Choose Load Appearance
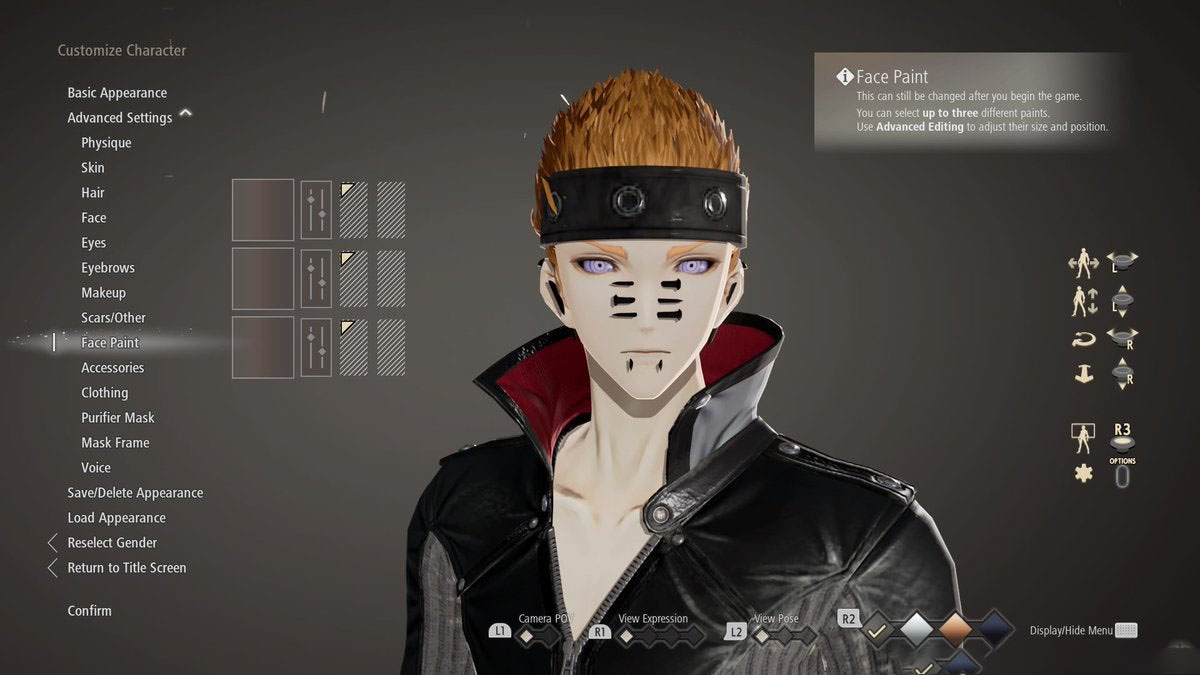1200x675 pixels. pyautogui.click(x=116, y=518)
